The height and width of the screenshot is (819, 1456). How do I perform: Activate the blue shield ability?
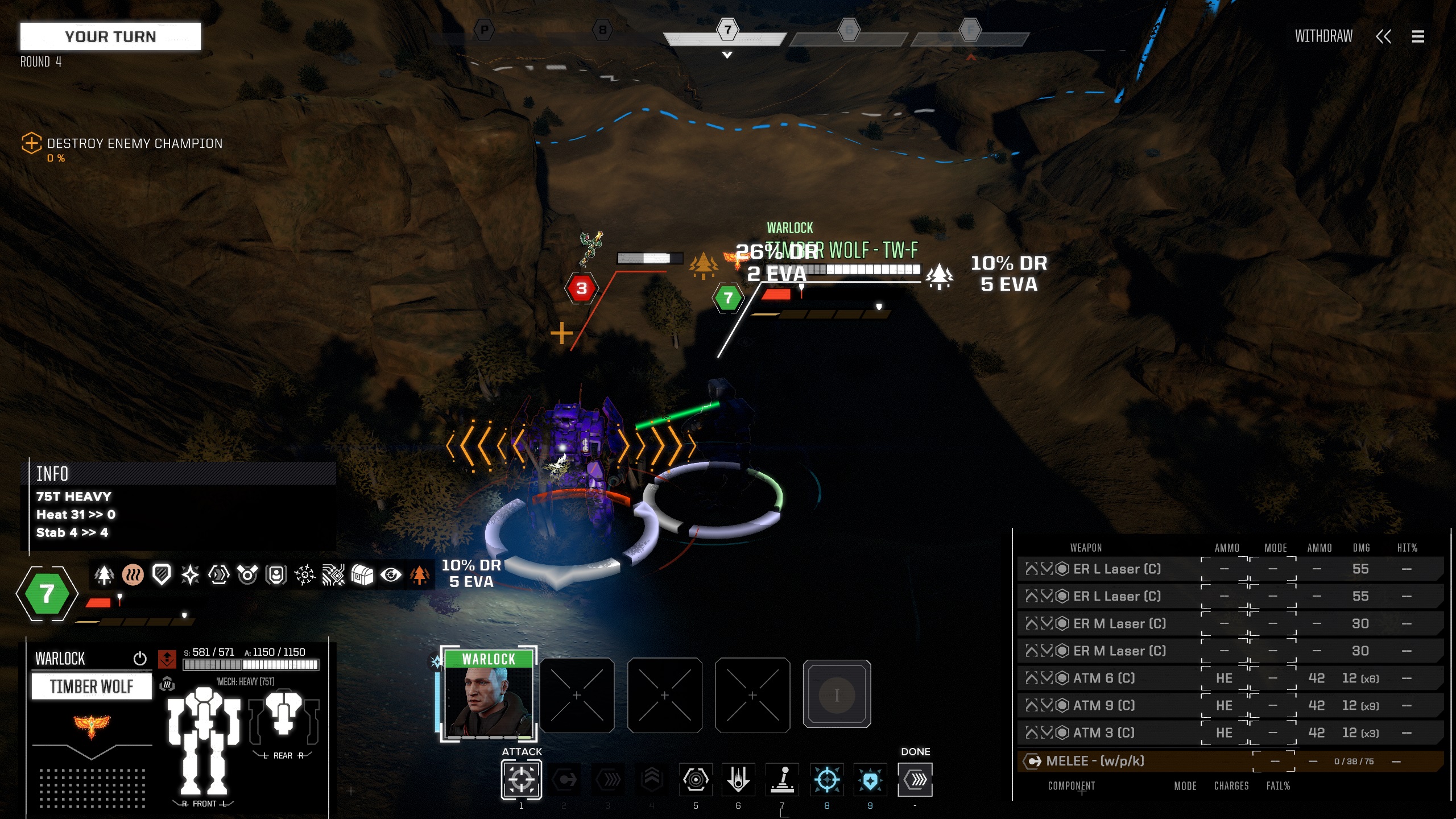[870, 779]
